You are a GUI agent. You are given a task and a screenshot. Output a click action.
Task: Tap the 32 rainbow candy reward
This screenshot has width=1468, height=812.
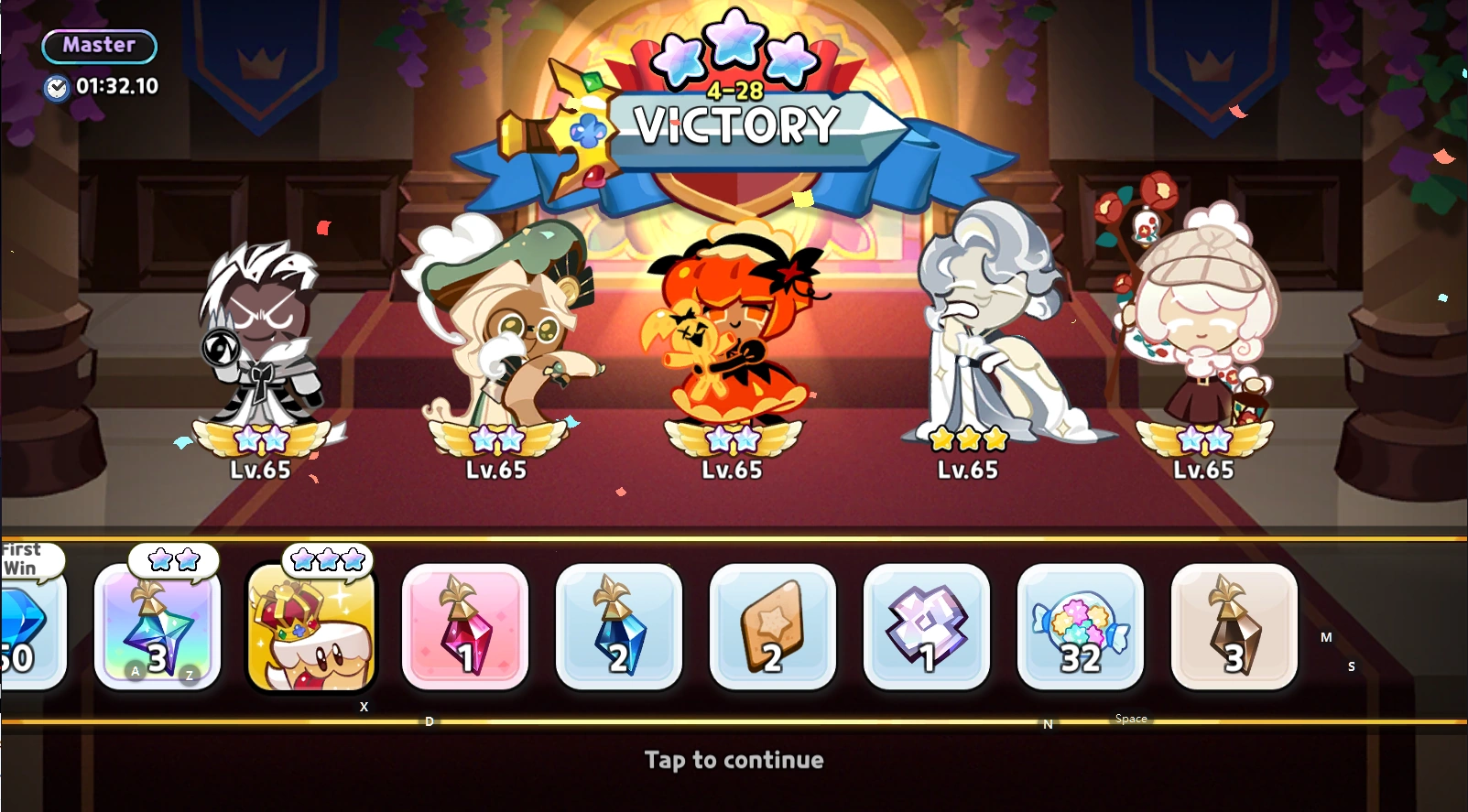click(x=1081, y=629)
